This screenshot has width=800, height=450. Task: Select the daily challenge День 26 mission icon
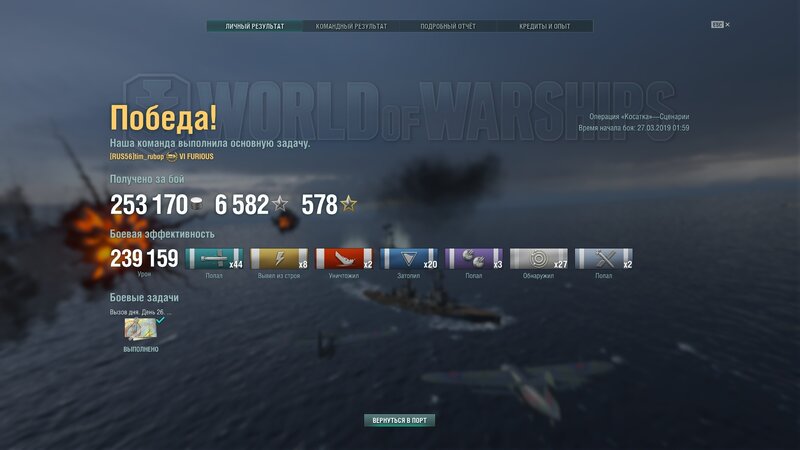click(x=139, y=330)
